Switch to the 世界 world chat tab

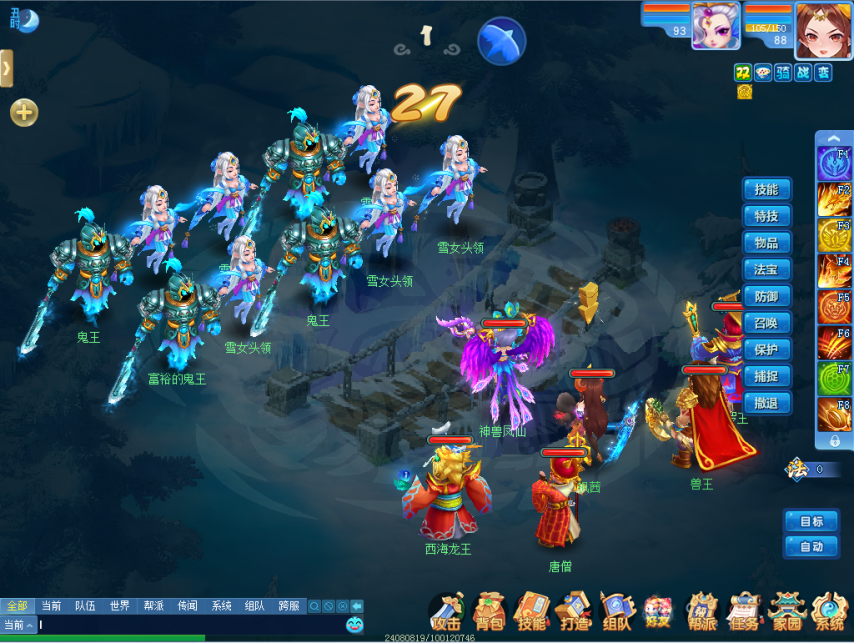pyautogui.click(x=120, y=606)
